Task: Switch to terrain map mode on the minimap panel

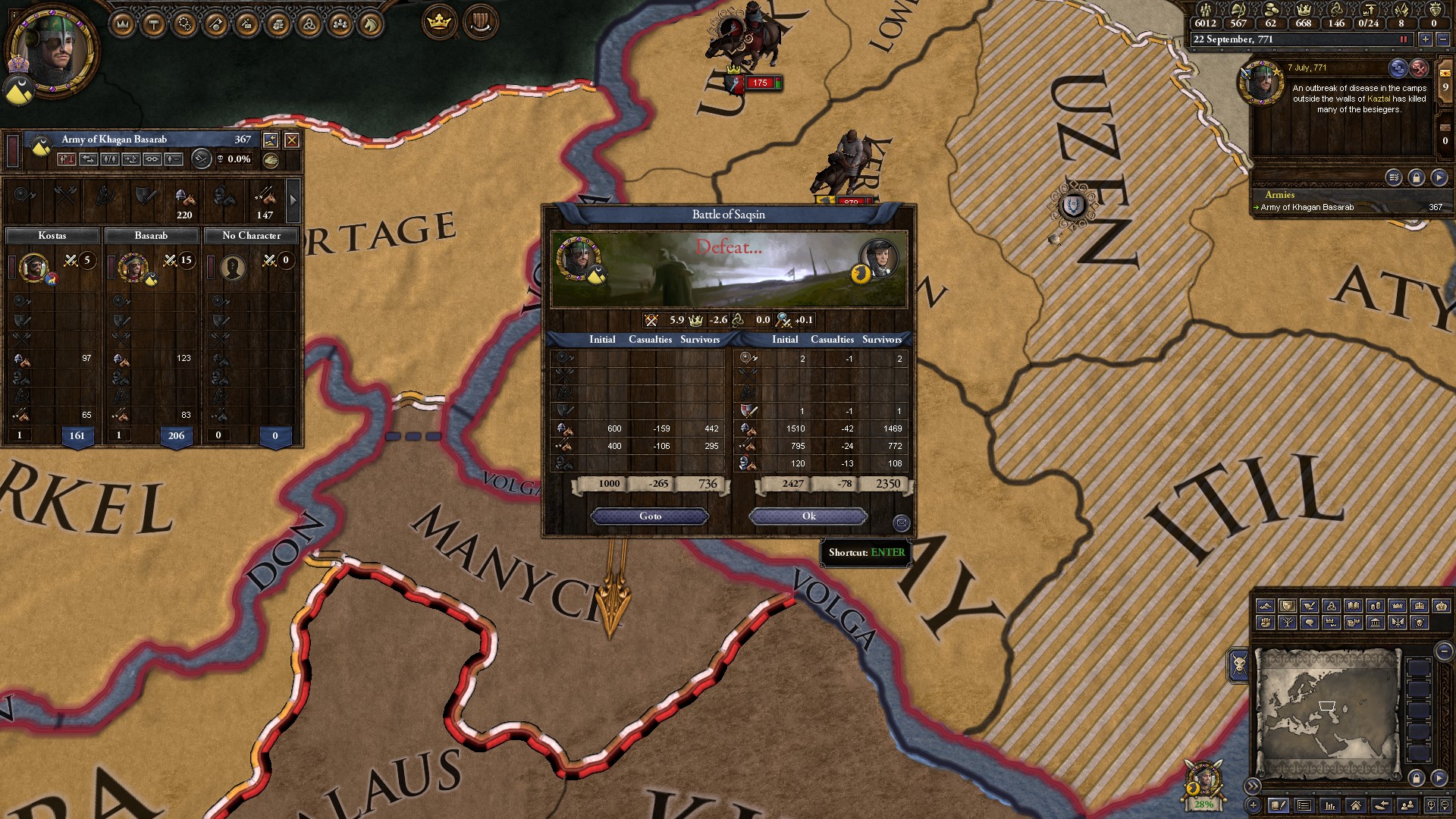Action: click(x=1266, y=607)
